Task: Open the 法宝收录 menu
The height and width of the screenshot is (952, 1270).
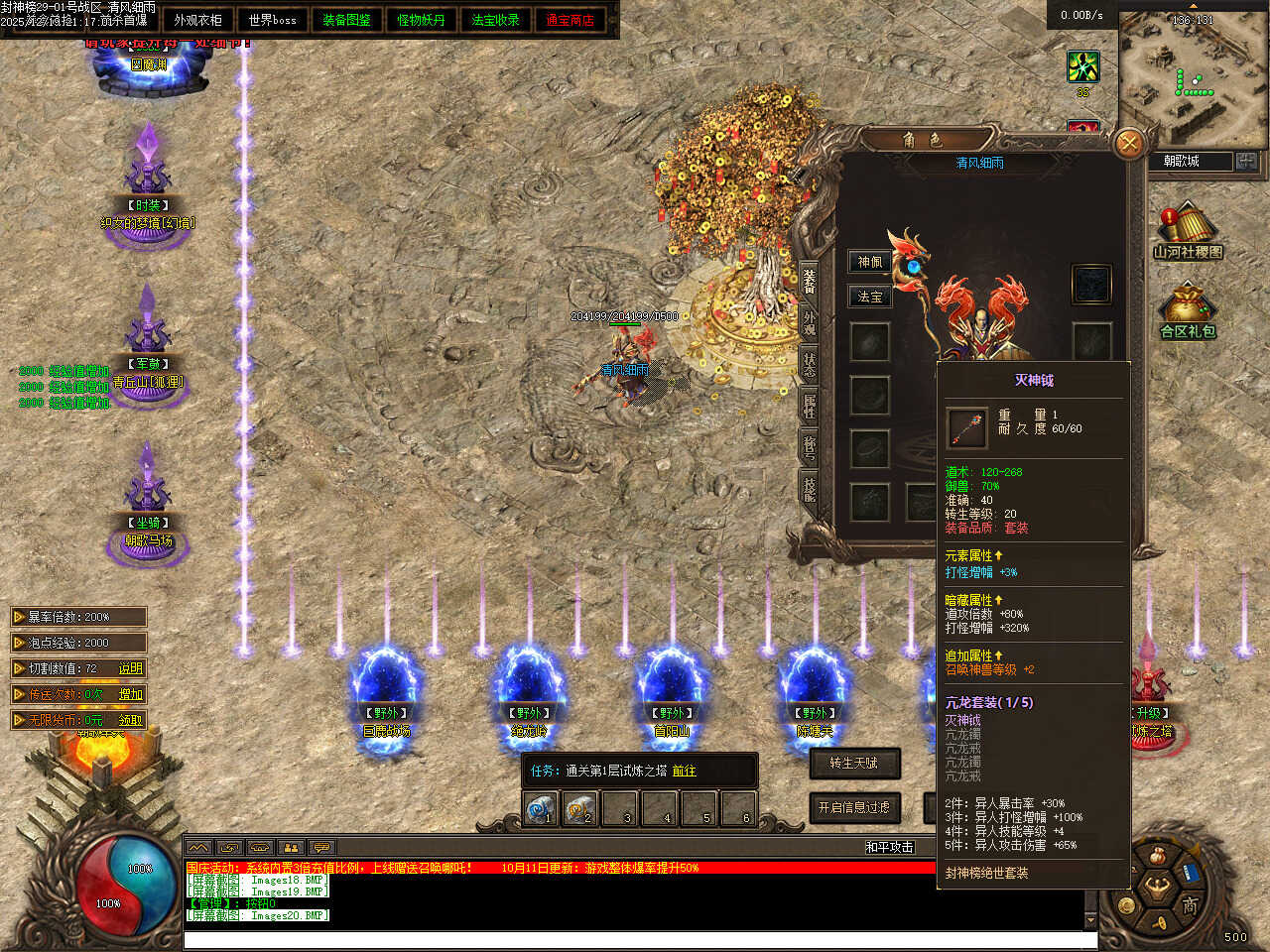Action: click(x=495, y=20)
